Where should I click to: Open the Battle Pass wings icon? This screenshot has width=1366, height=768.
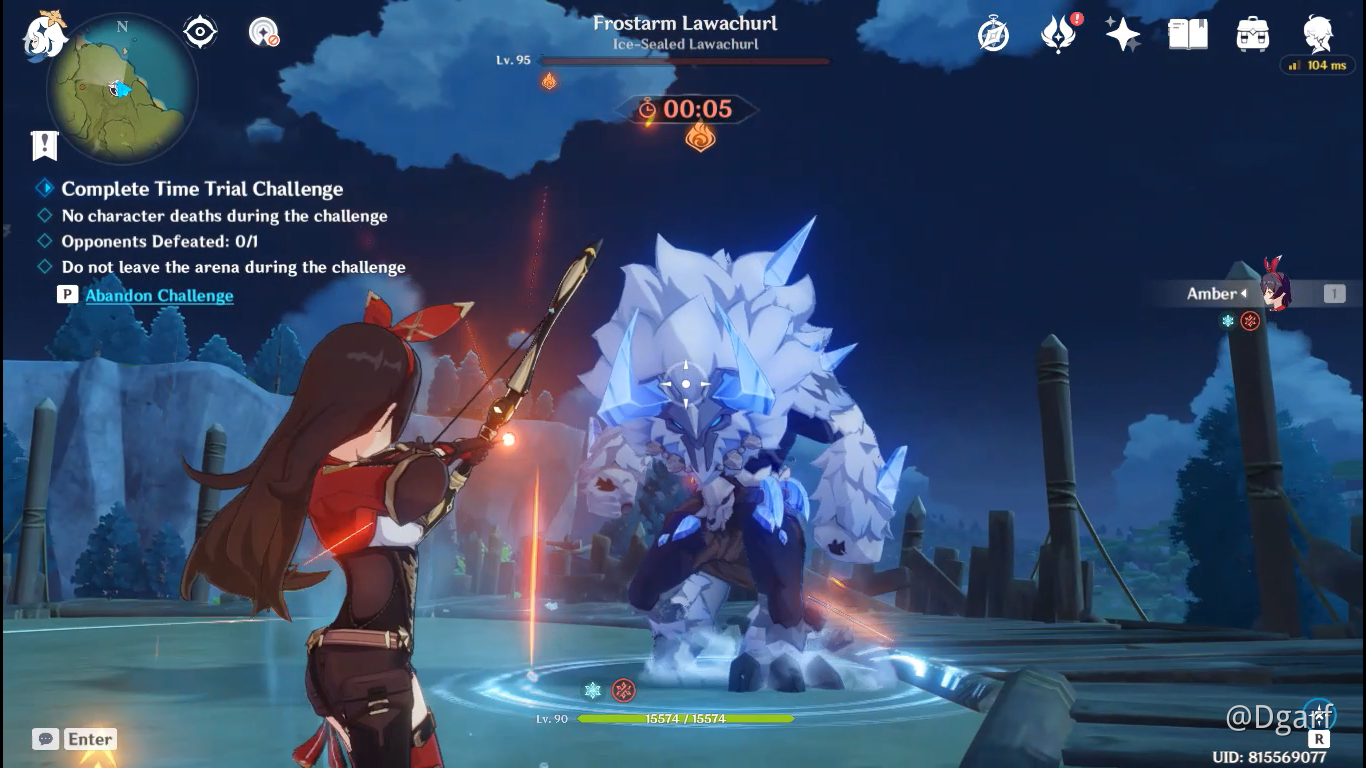coord(1058,33)
